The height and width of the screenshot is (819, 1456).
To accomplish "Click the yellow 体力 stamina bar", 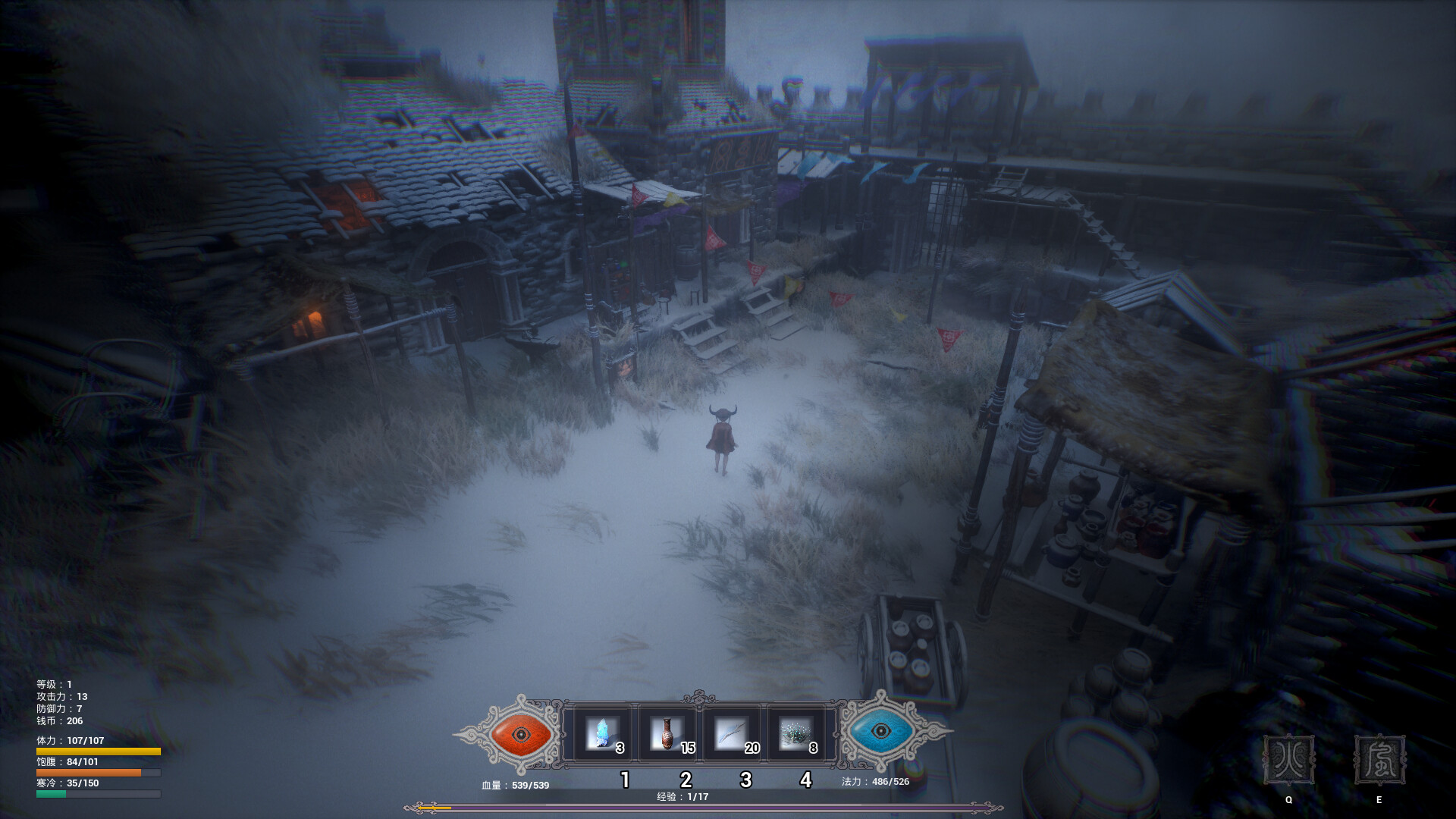I will click(99, 751).
